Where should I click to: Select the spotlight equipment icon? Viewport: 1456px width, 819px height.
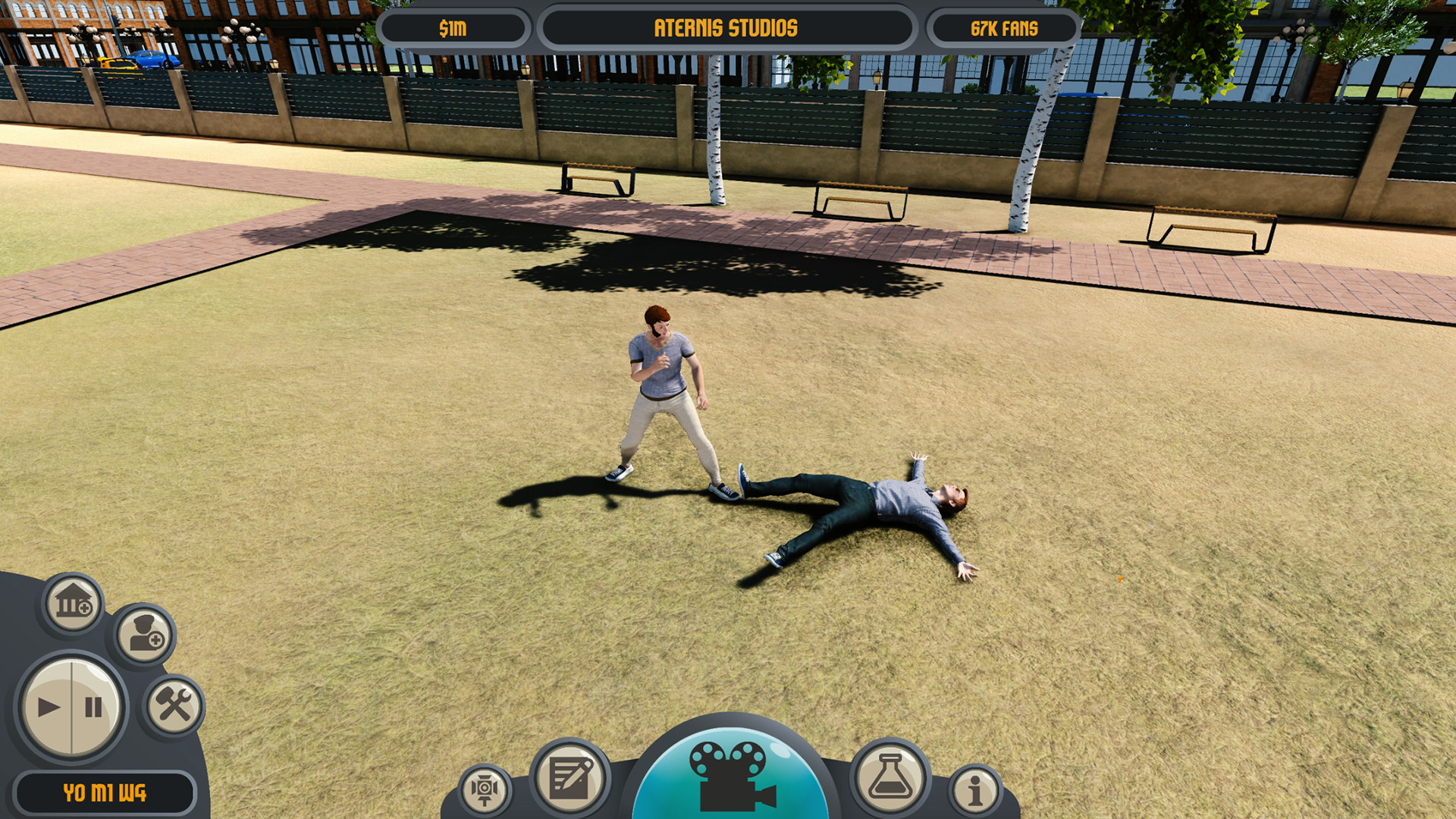point(485,791)
